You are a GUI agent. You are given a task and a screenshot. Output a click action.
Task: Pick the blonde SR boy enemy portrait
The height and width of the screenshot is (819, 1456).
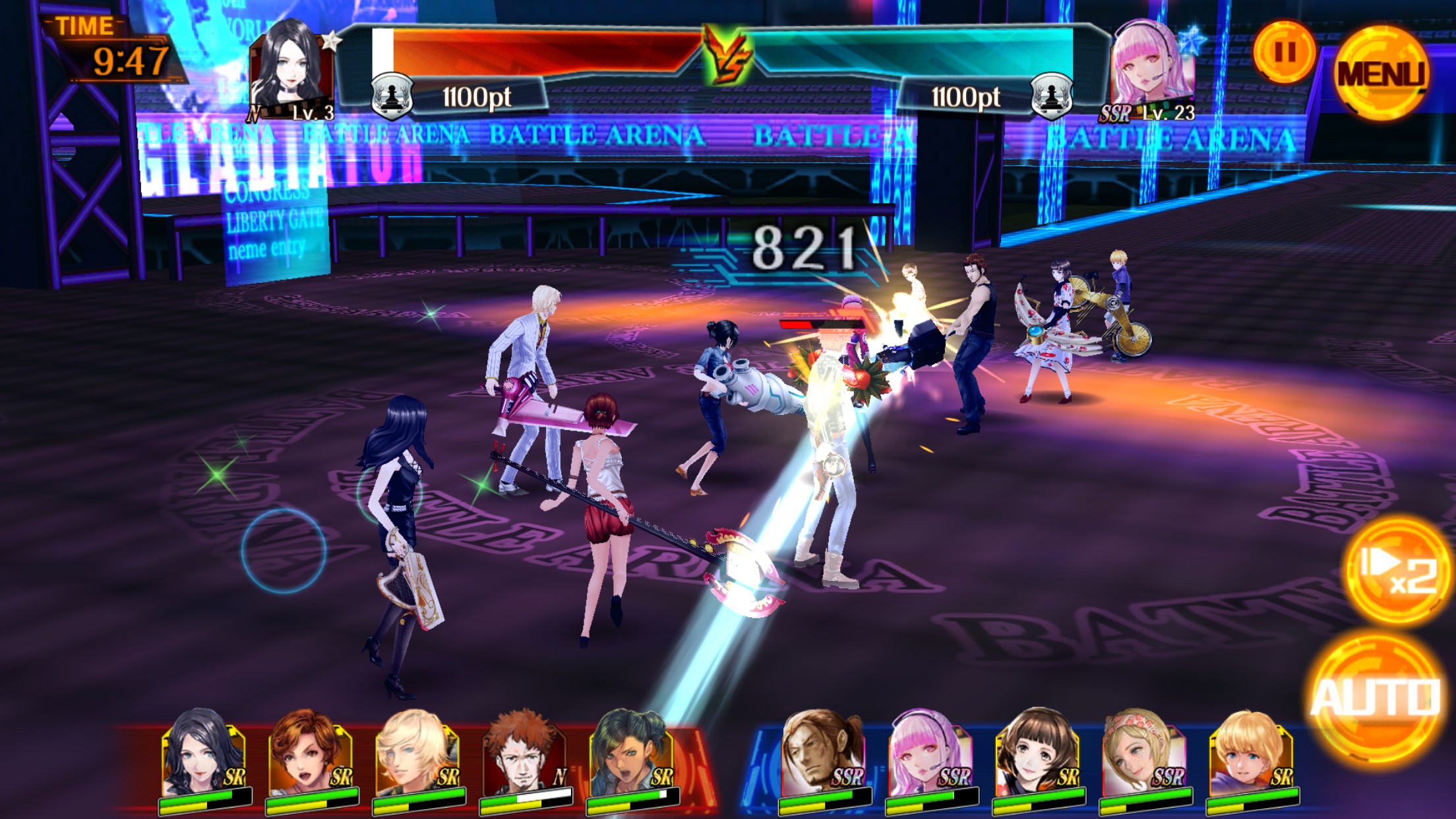point(1250,754)
